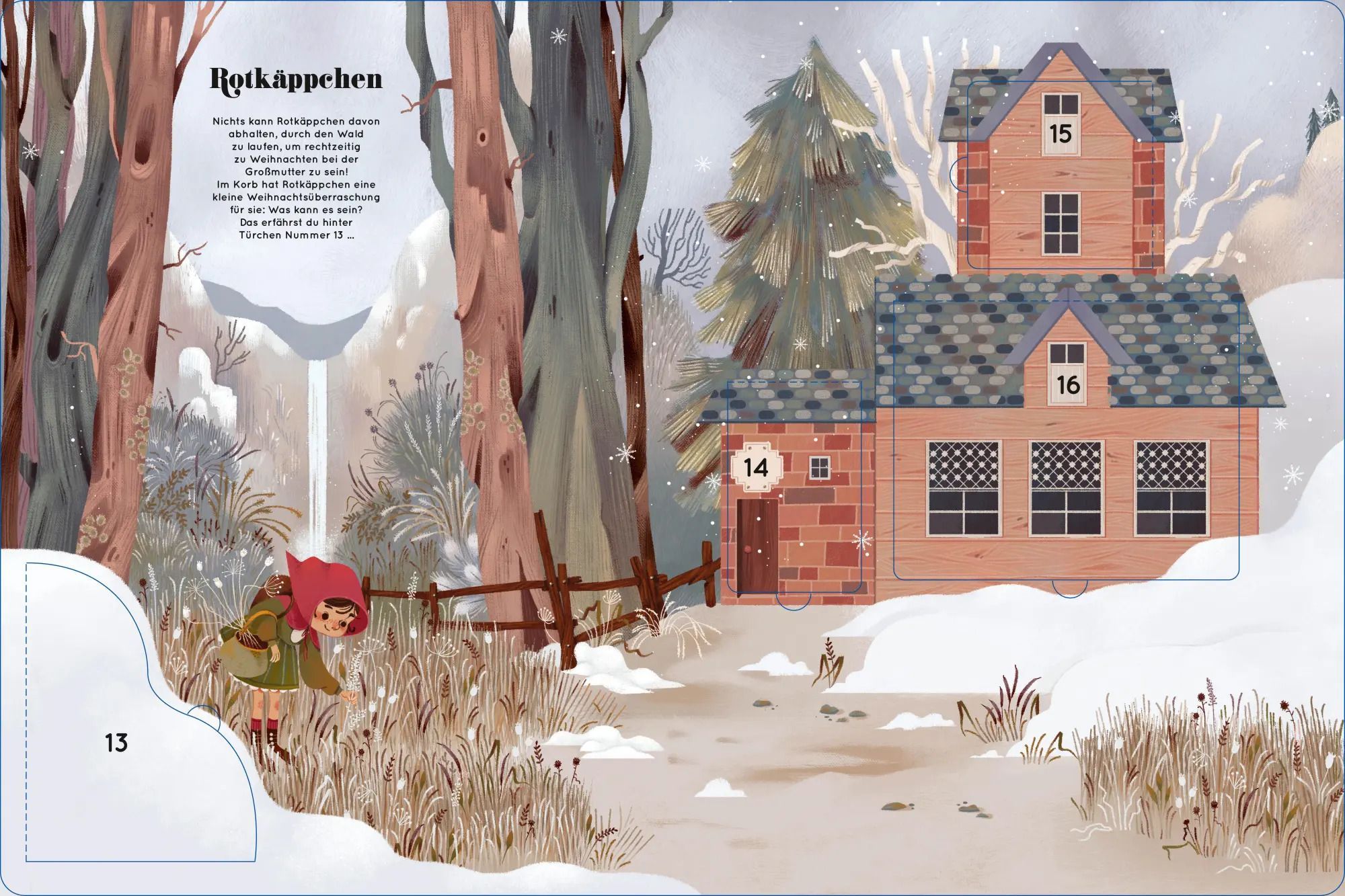Open advent door number 13

point(116,743)
